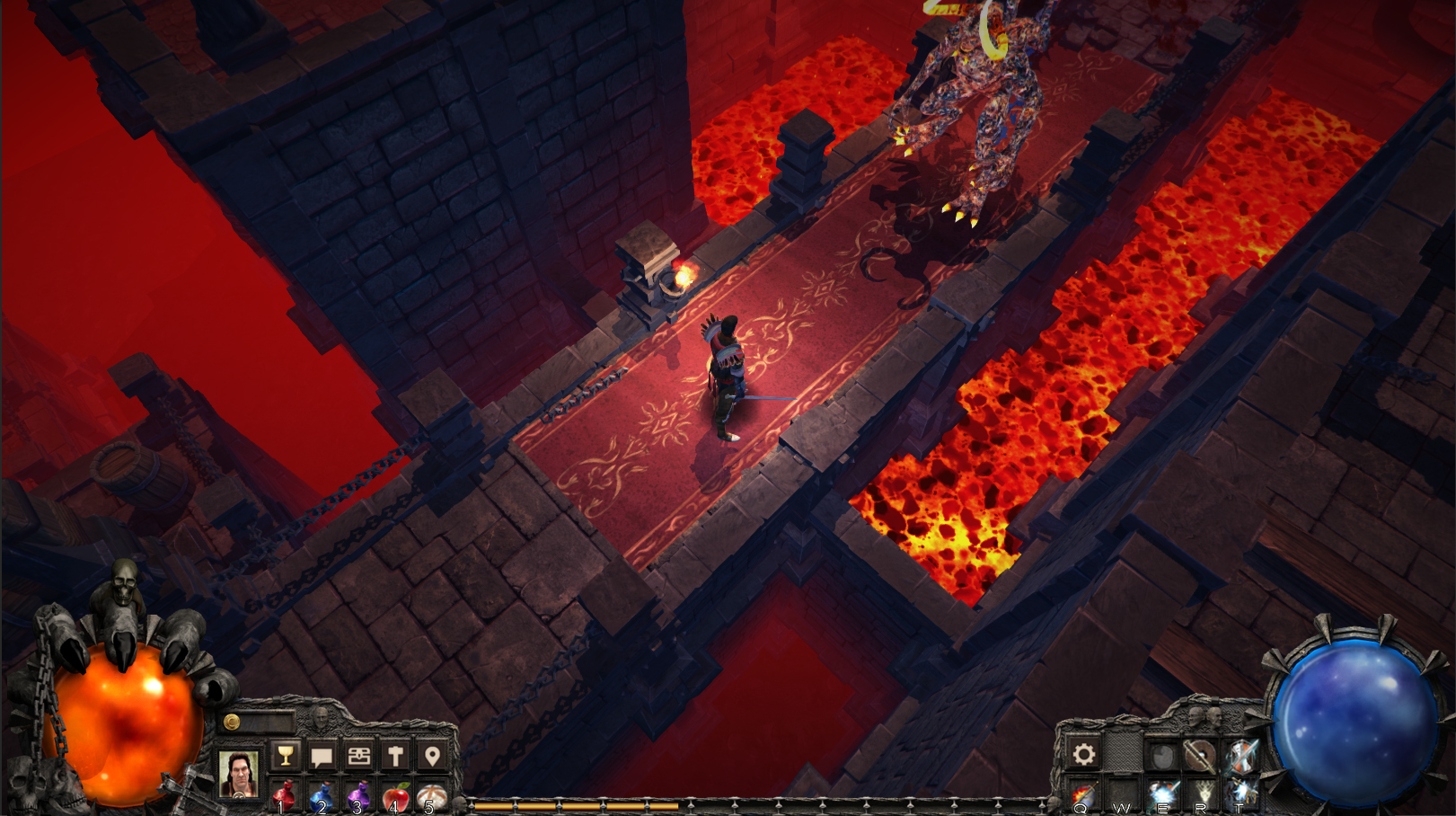Open chat using the speech bubble icon
Viewport: 1456px width, 816px height.
click(322, 755)
